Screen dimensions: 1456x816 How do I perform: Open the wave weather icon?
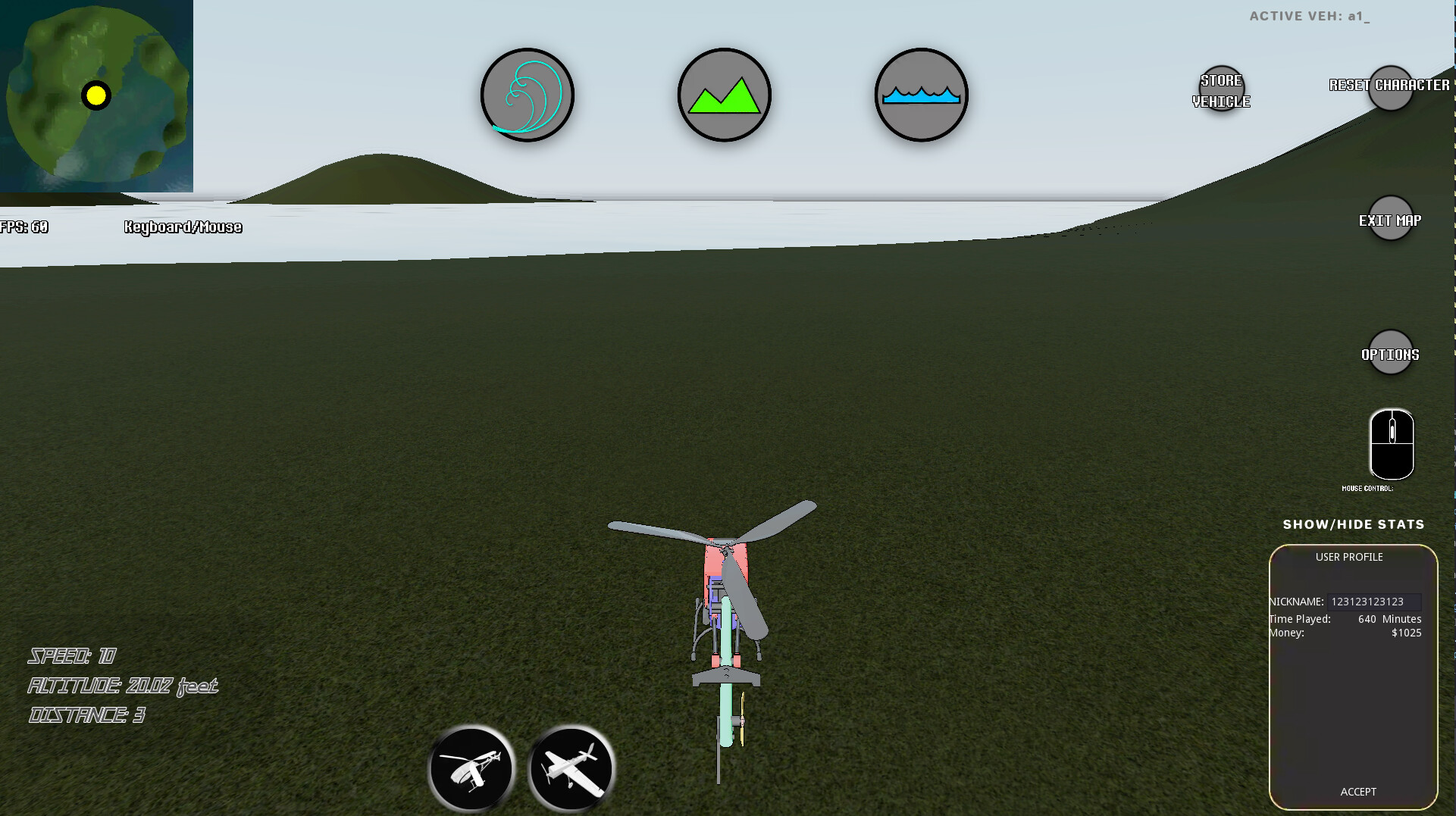[x=527, y=94]
